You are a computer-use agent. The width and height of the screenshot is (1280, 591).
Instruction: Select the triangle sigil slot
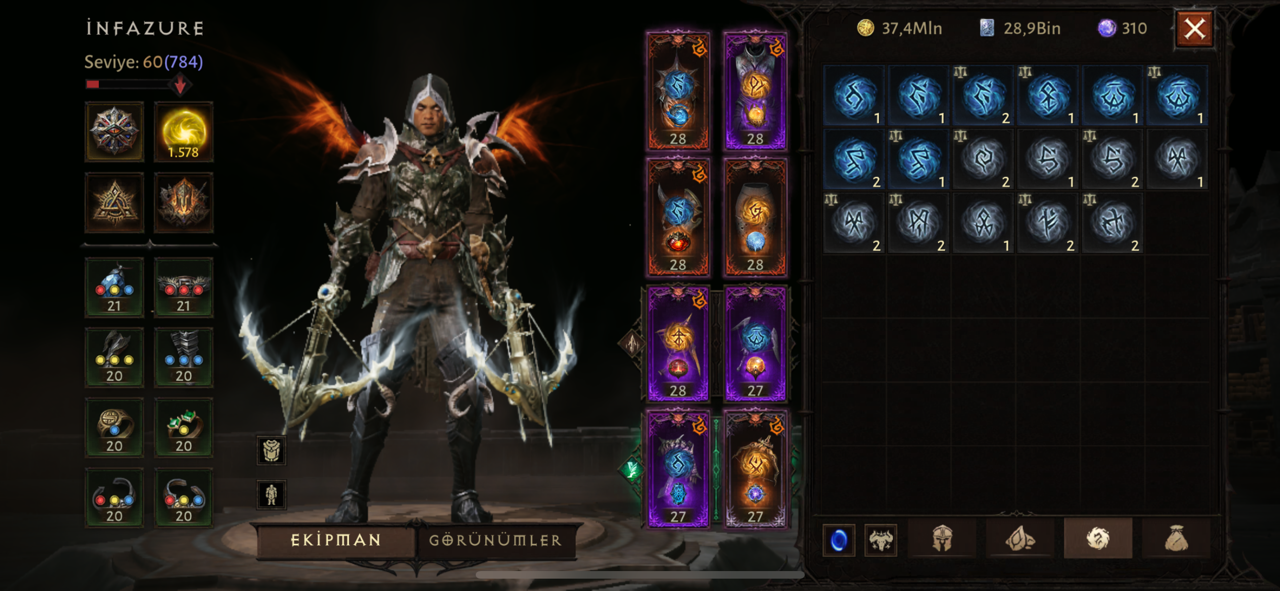(x=114, y=202)
